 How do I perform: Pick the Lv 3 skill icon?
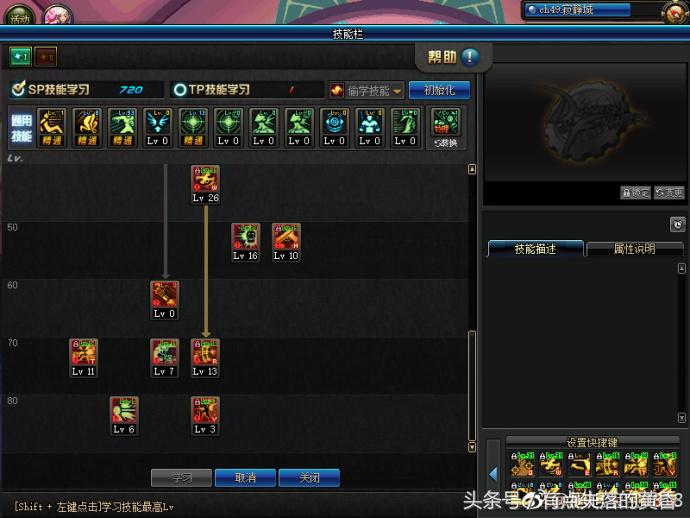coord(205,410)
